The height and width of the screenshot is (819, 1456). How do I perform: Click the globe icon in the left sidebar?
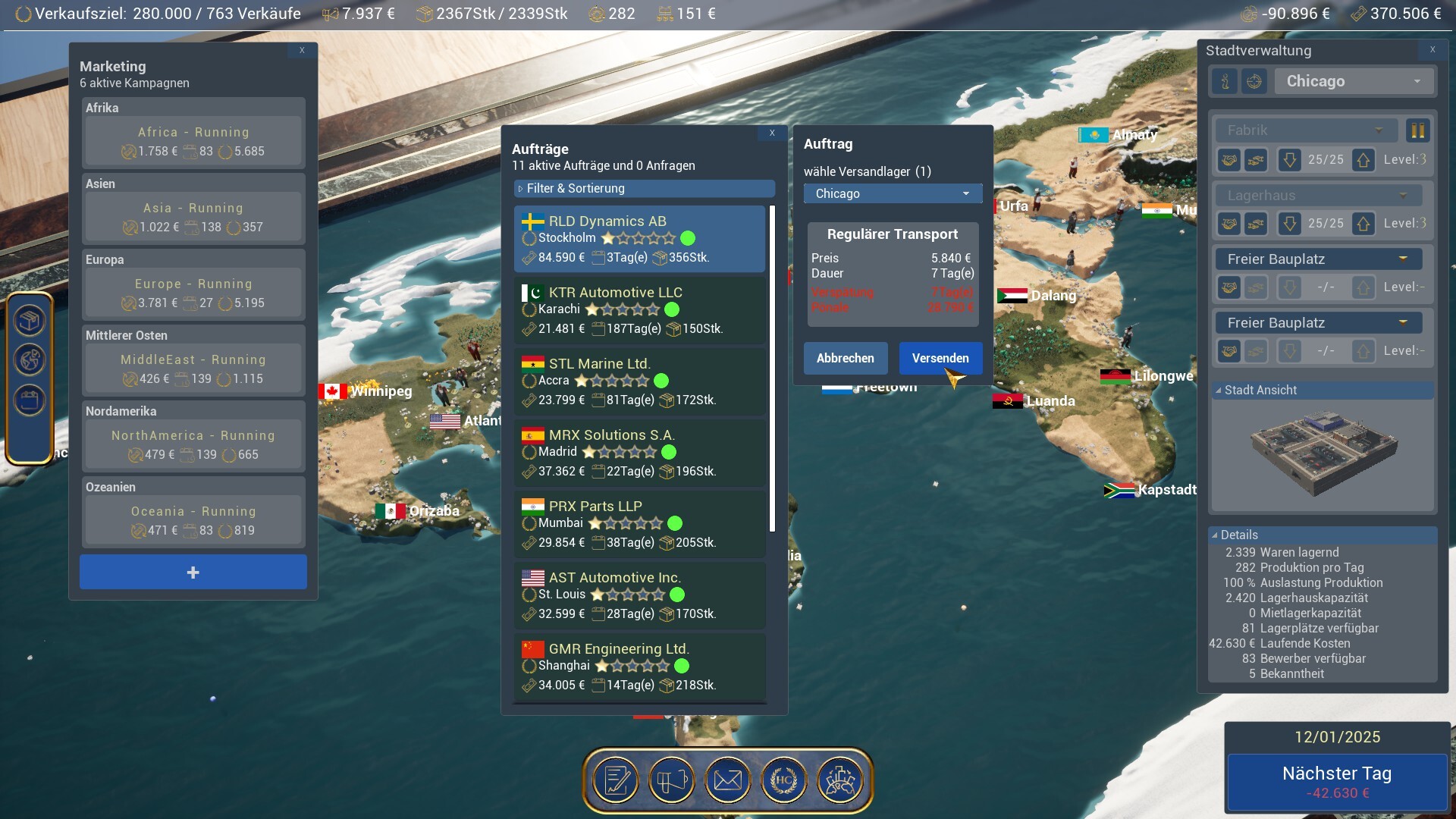coord(29,359)
